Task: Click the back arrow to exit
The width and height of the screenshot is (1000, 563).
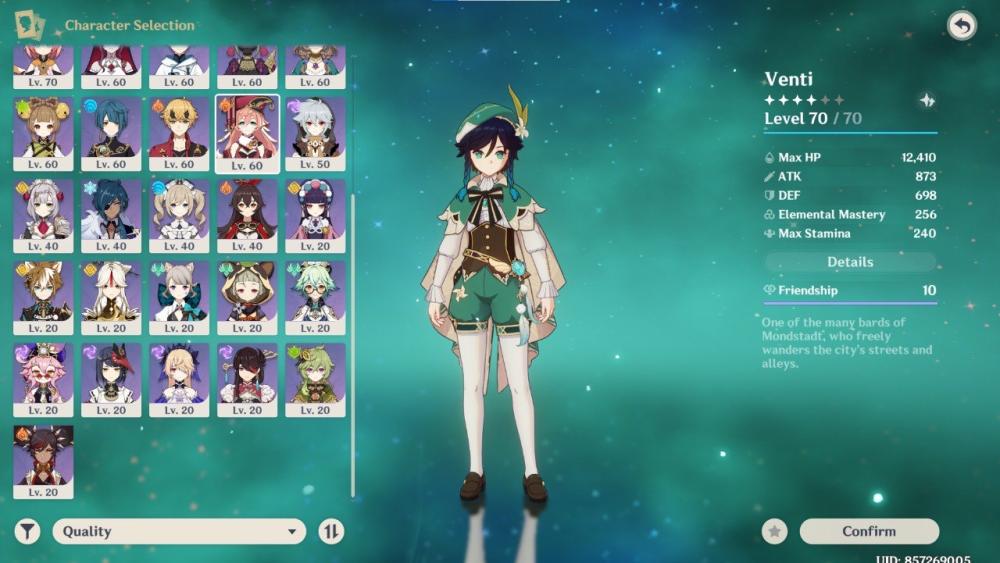Action: point(961,26)
